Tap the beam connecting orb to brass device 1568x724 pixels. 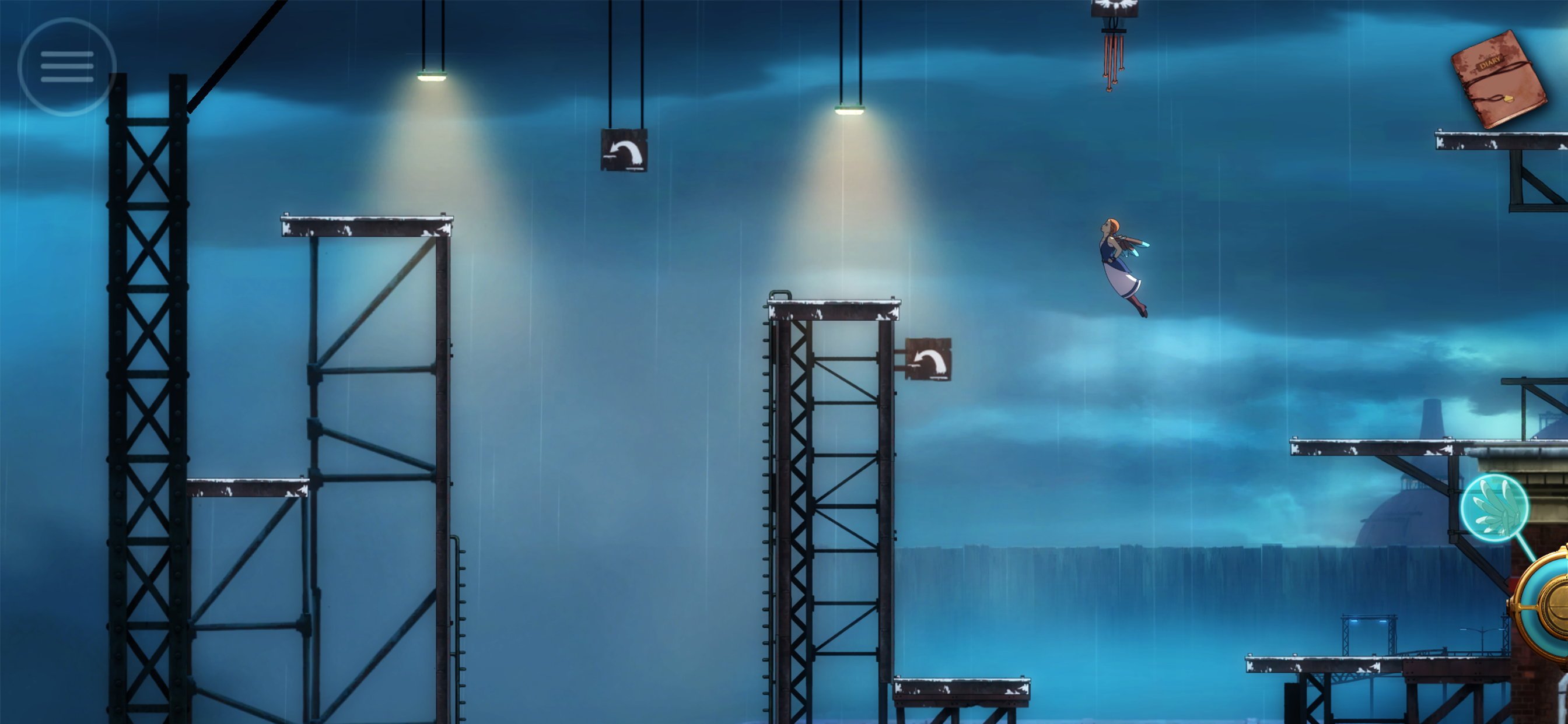click(1525, 549)
